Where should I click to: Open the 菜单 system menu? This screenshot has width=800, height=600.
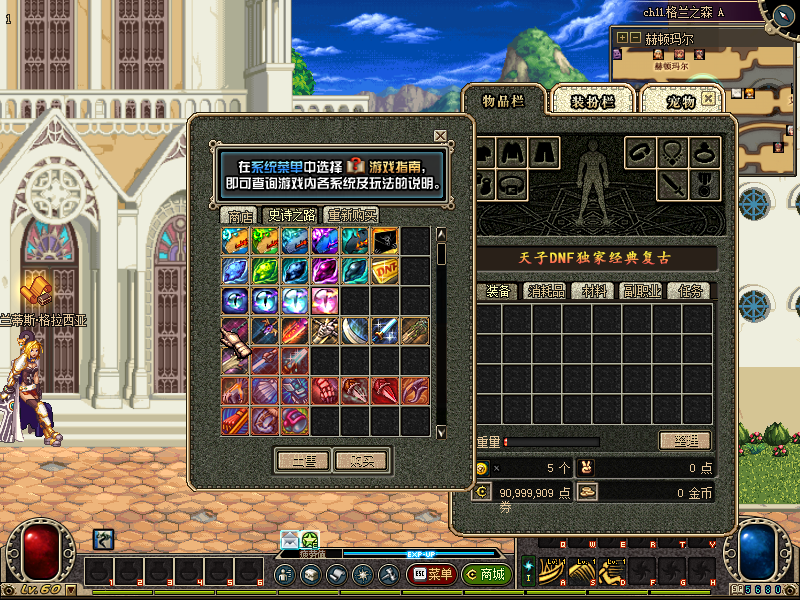coord(432,575)
